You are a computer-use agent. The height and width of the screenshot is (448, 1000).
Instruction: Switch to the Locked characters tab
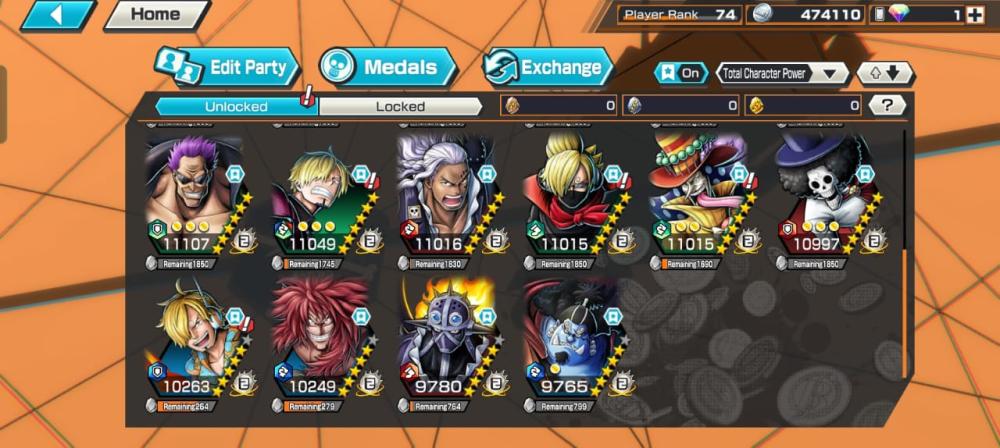(400, 106)
